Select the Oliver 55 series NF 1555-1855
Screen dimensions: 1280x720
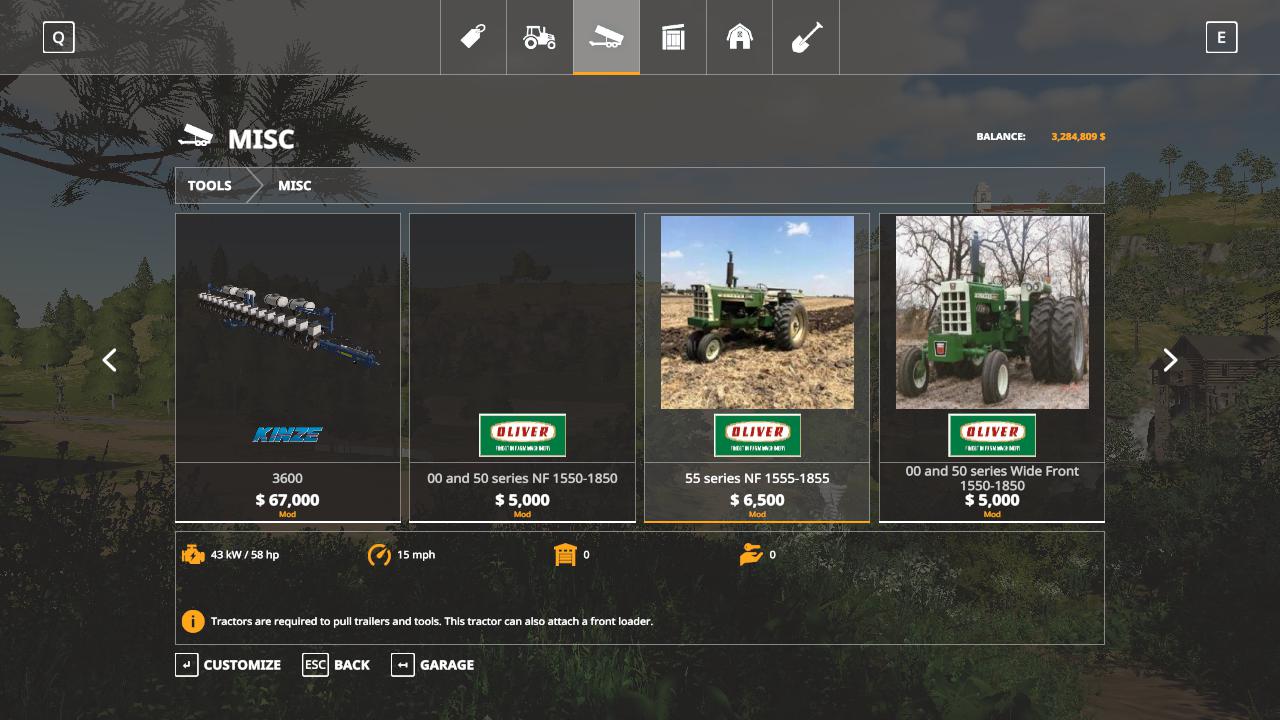coord(757,366)
